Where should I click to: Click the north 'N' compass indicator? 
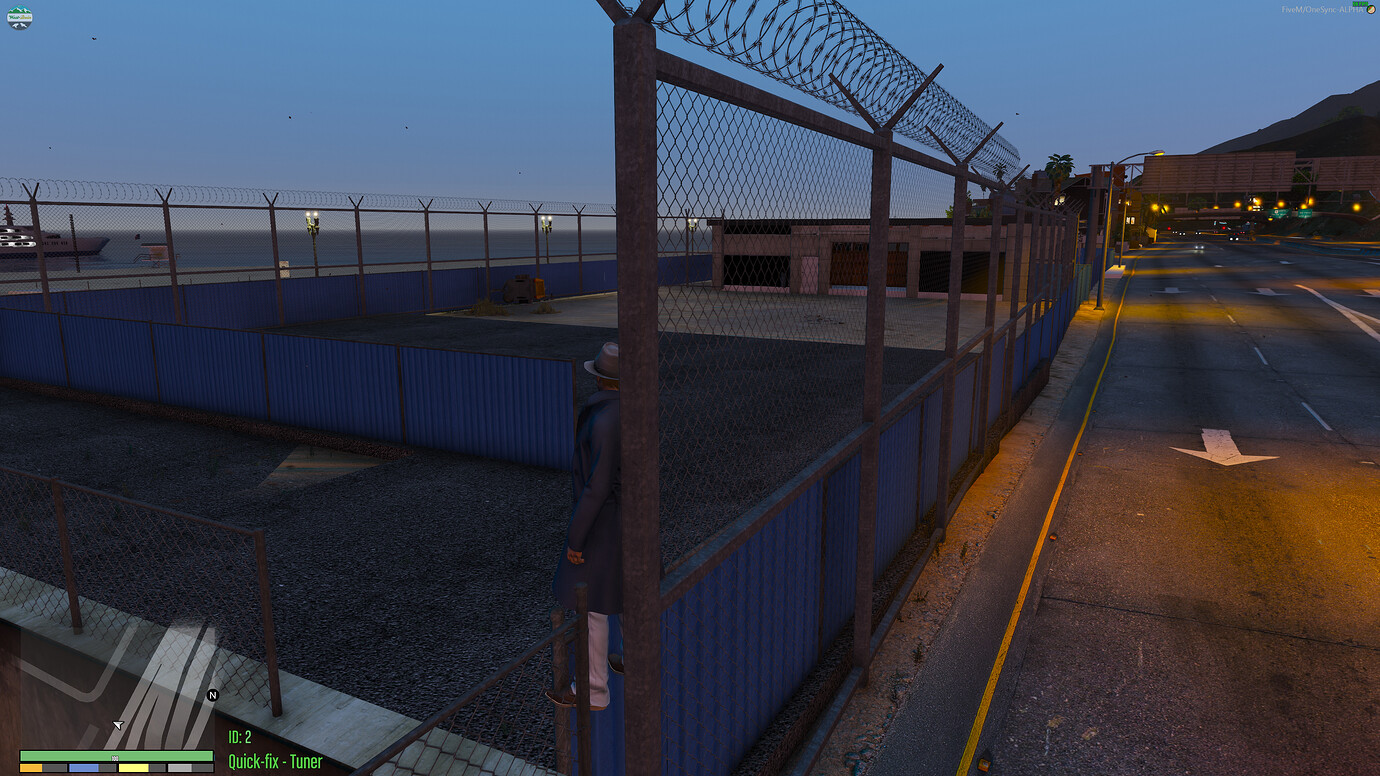(x=210, y=697)
